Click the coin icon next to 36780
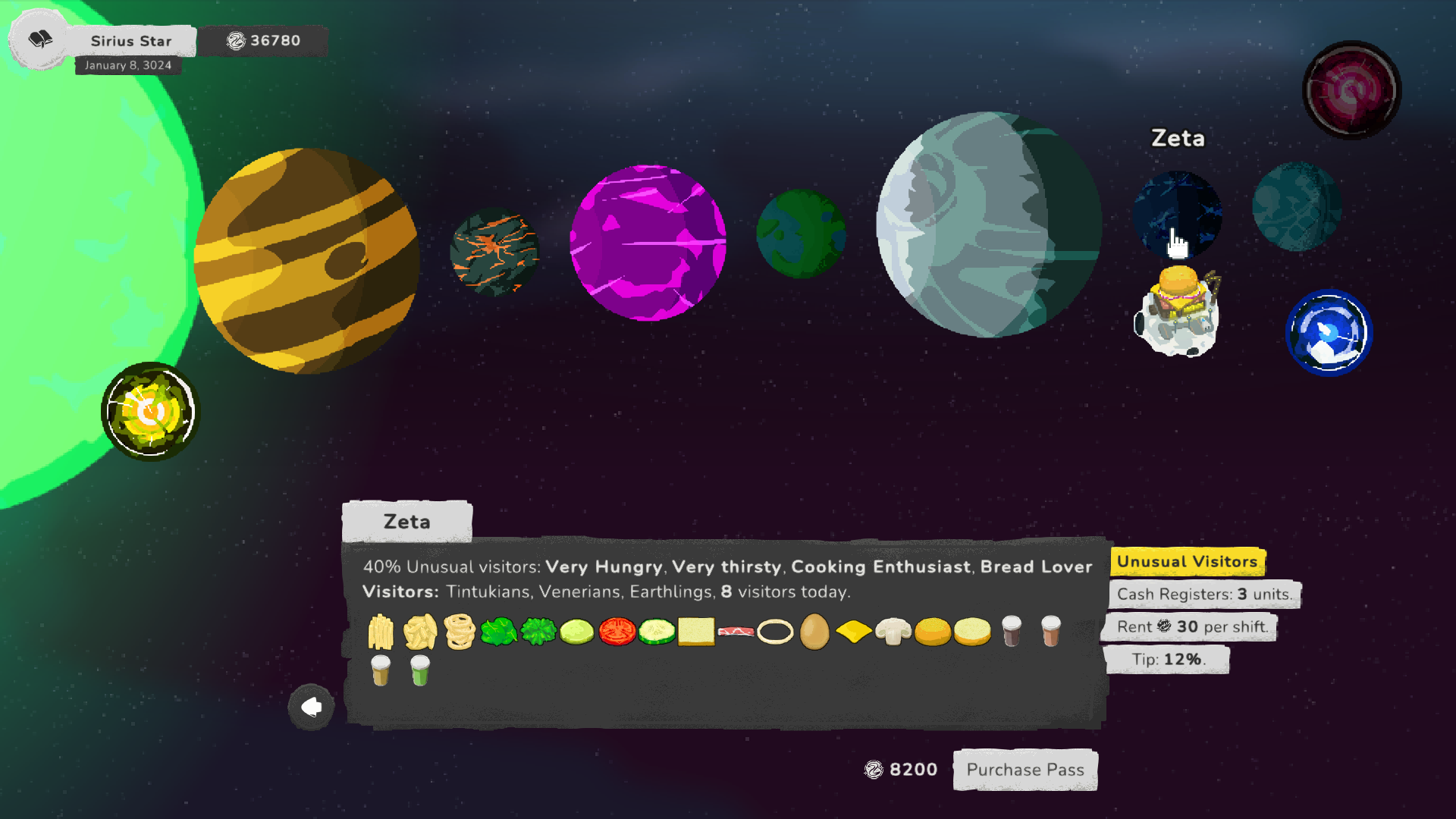The height and width of the screenshot is (819, 1456). (235, 41)
